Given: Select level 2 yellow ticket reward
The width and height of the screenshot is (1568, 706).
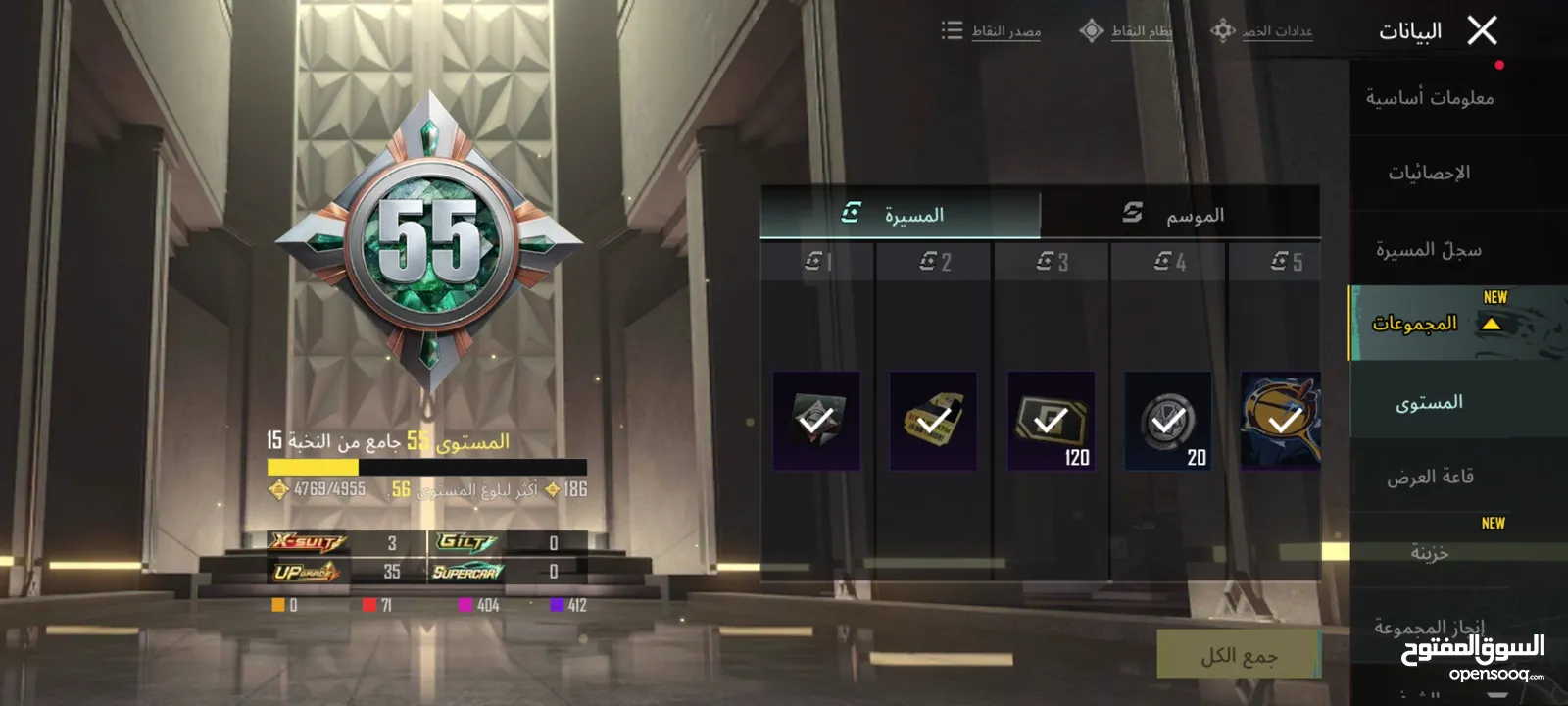Looking at the screenshot, I should [933, 421].
